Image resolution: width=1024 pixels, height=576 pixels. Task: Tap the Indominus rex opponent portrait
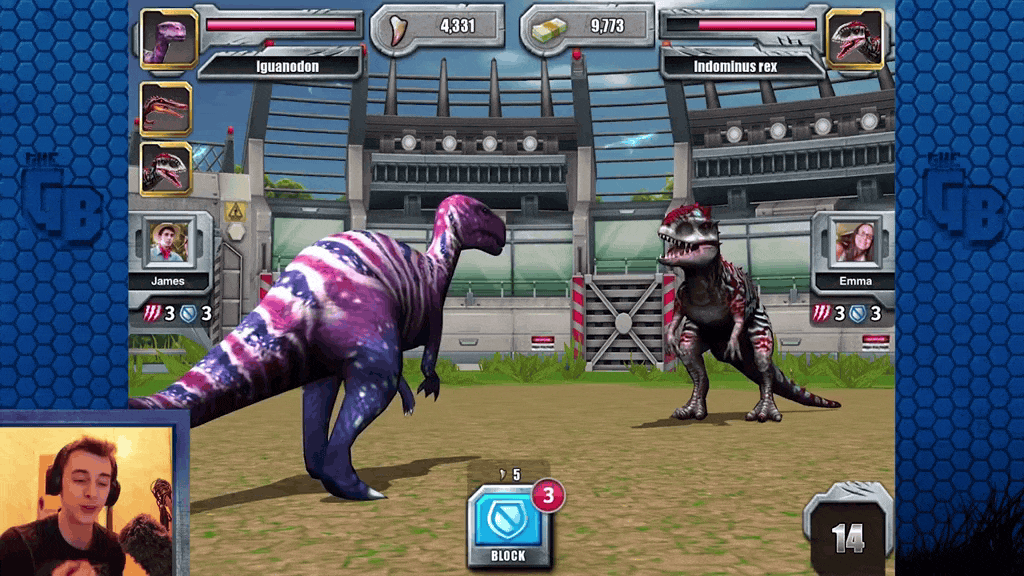[x=856, y=40]
